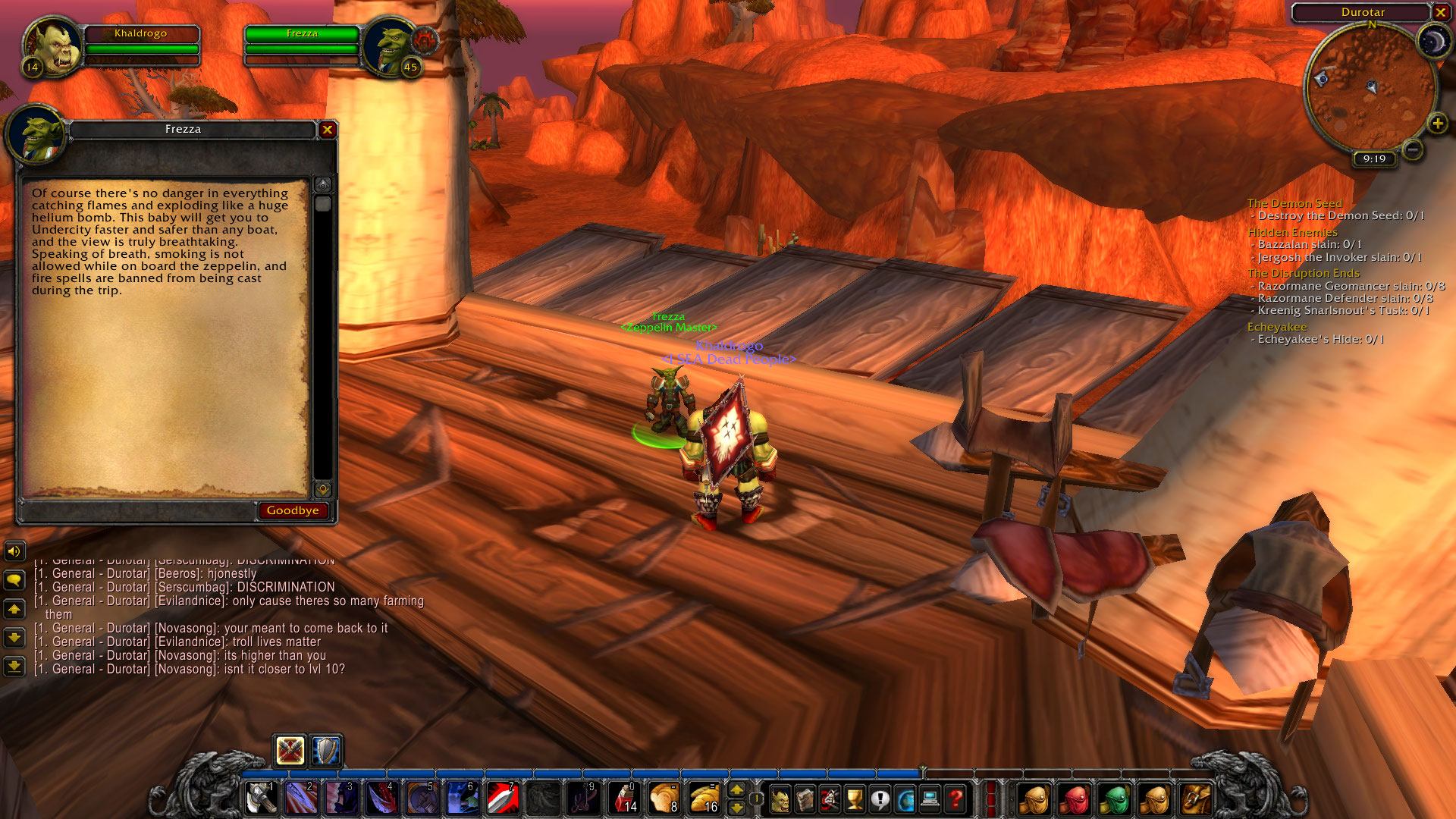Click the Goodbye button in Frezza's dialog
The height and width of the screenshot is (819, 1456).
pyautogui.click(x=292, y=510)
